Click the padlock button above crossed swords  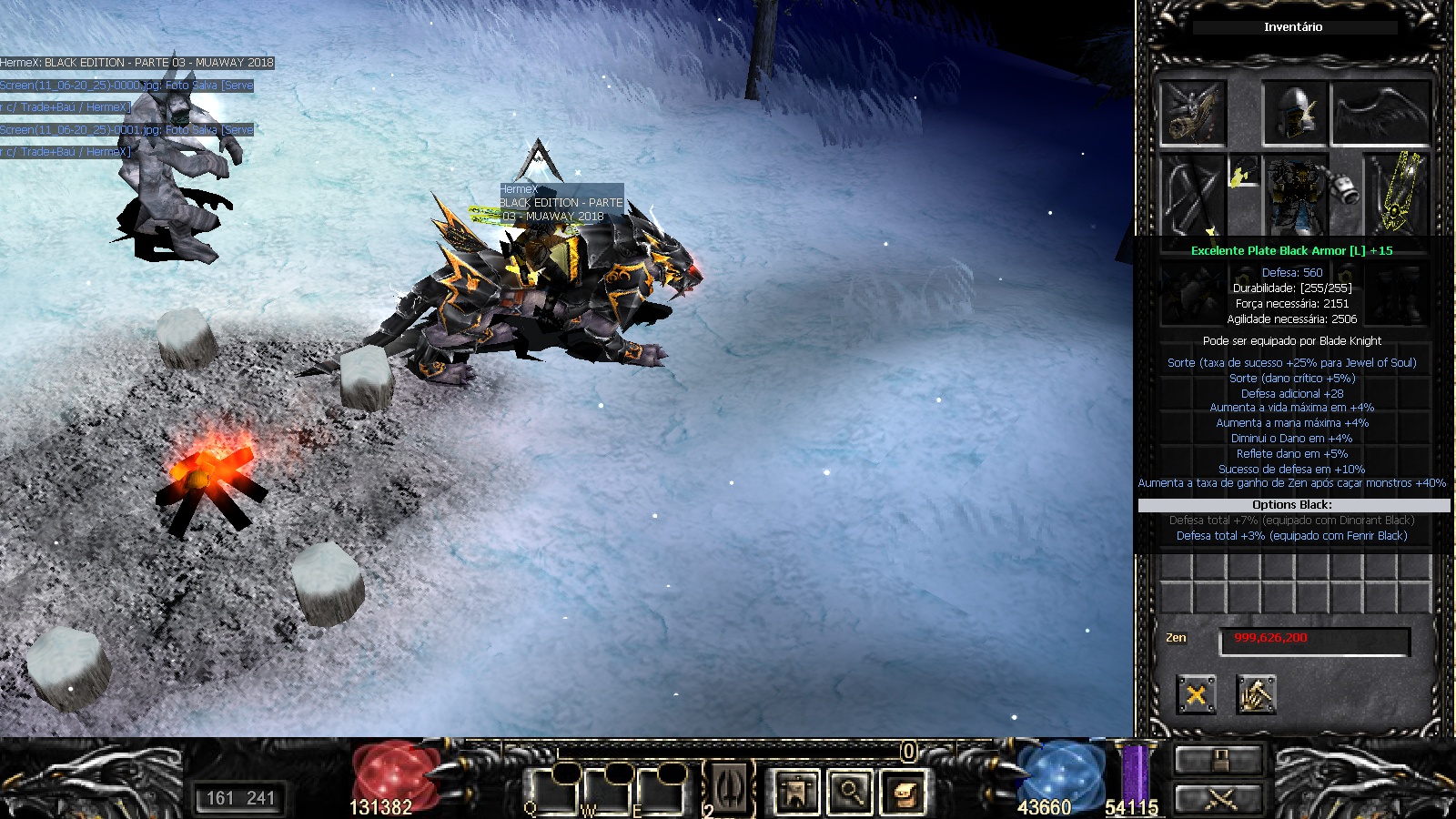pyautogui.click(x=1219, y=760)
